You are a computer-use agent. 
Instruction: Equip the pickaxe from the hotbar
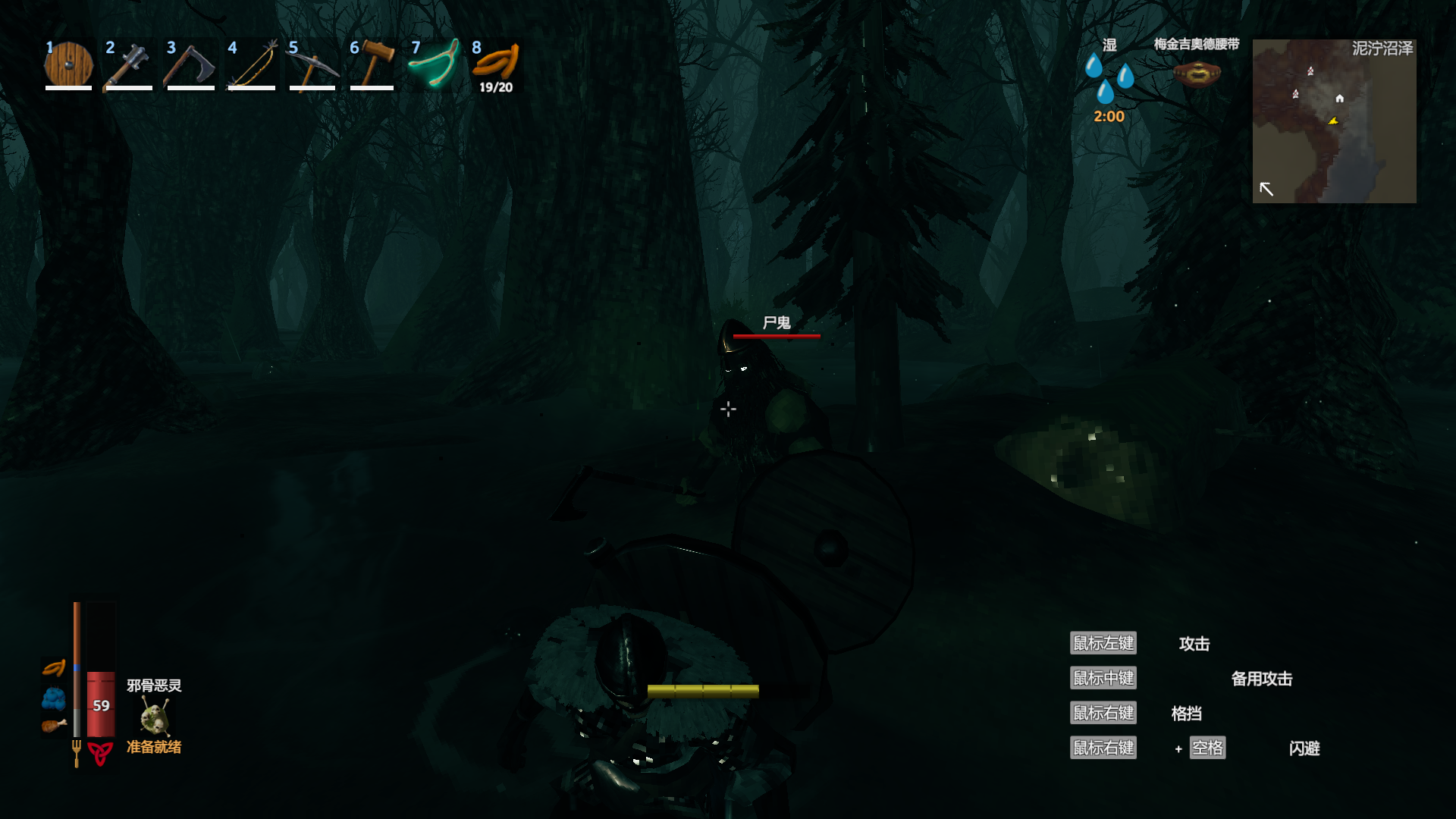coord(312,65)
